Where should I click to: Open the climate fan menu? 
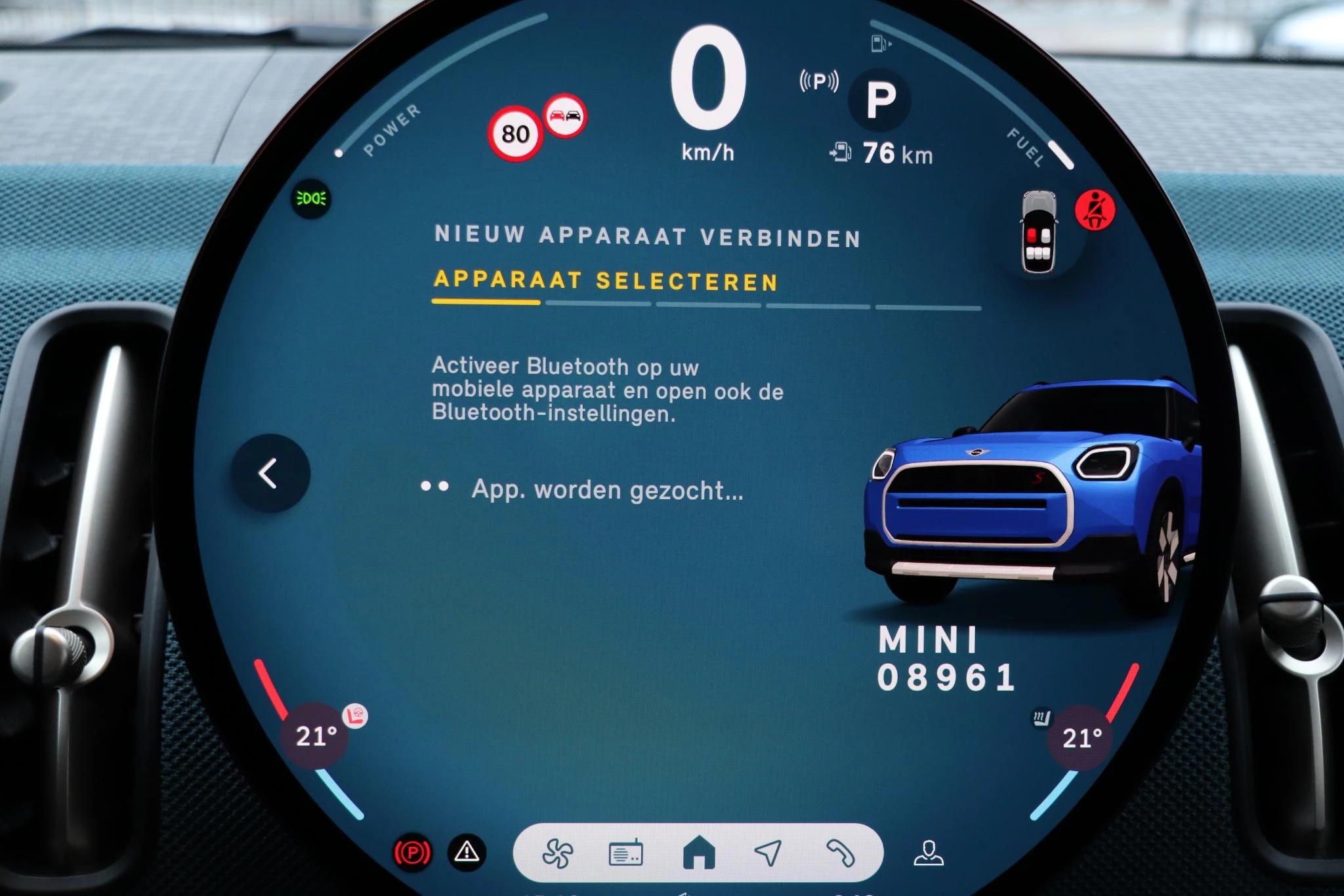click(x=557, y=853)
